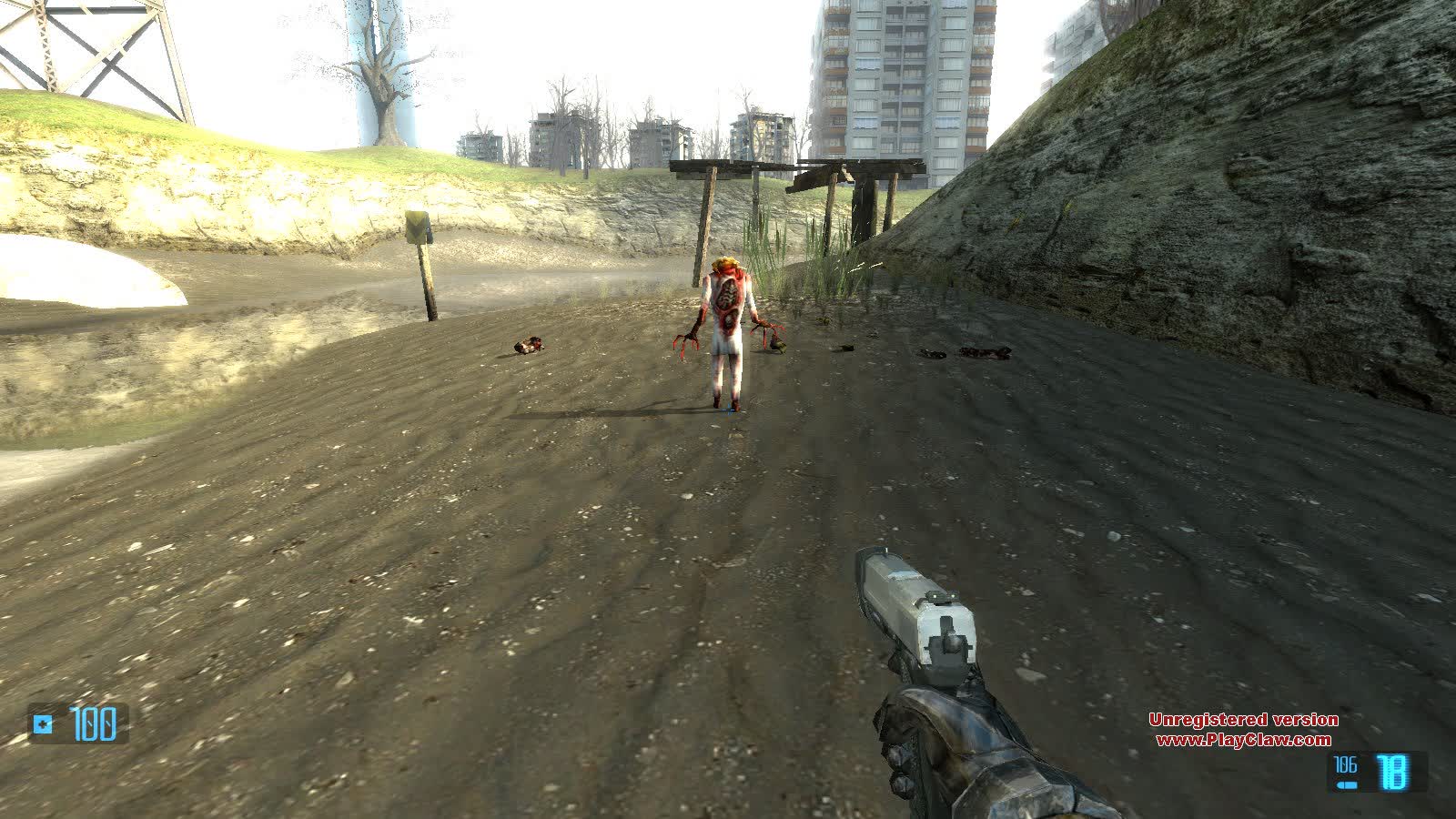1456x819 pixels.
Task: Open www.PlayClaw.com watermark link
Action: coord(1245,740)
